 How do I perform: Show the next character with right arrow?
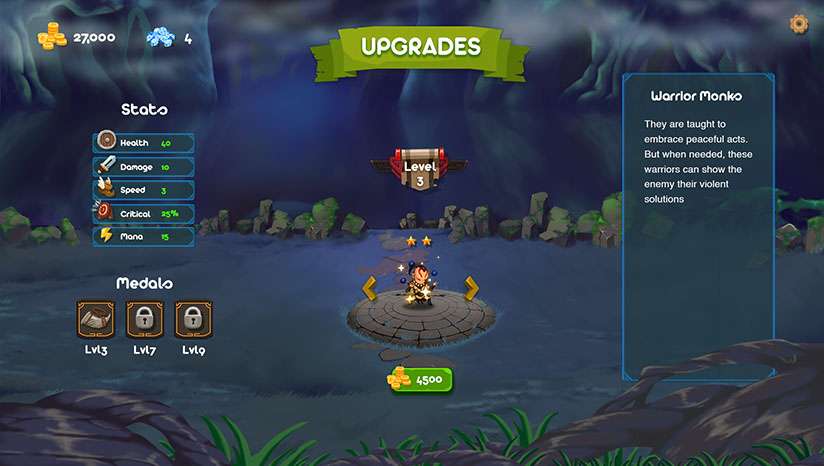click(x=472, y=288)
